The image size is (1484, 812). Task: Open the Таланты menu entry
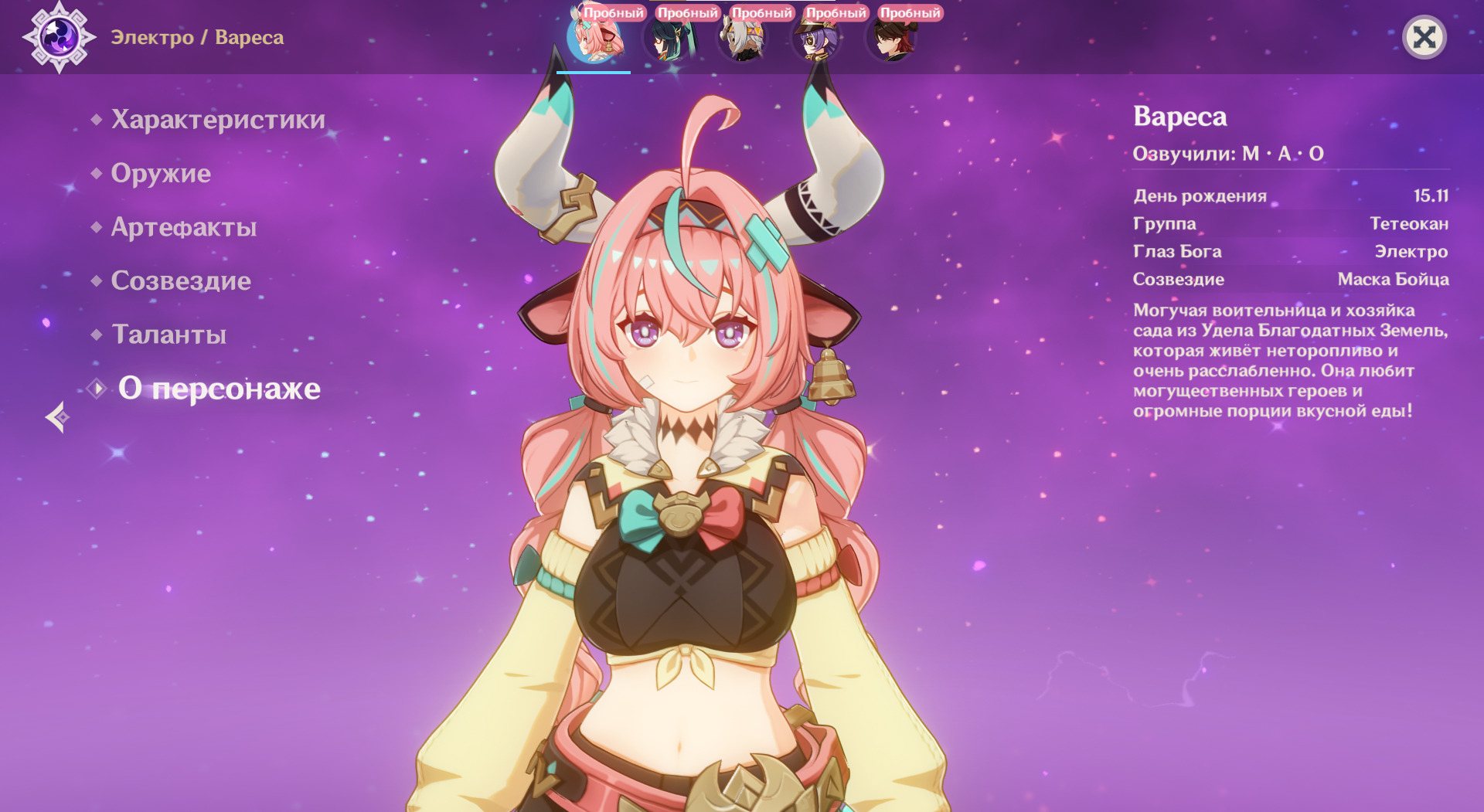pyautogui.click(x=169, y=335)
